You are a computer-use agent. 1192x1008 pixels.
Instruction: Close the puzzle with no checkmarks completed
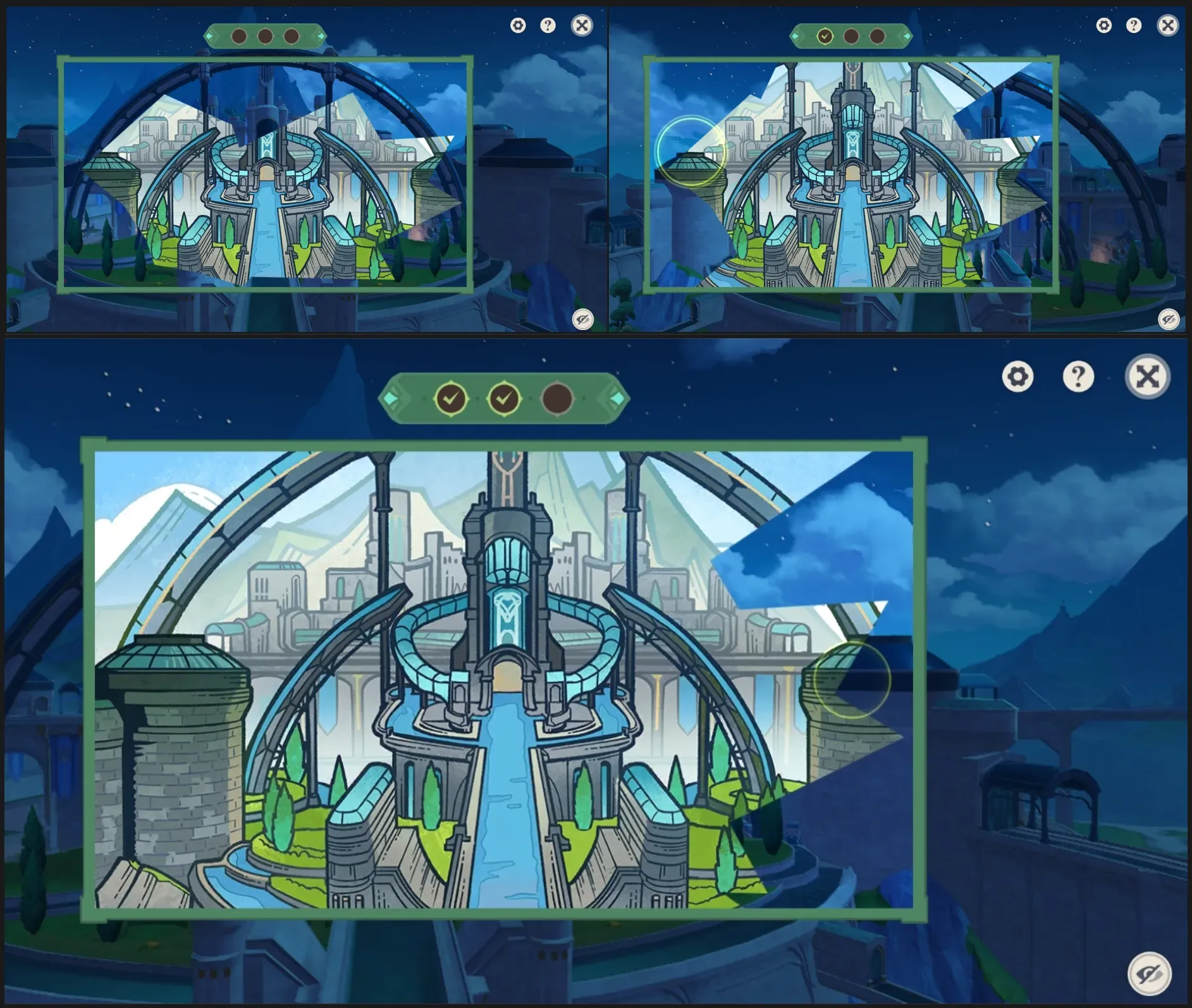click(582, 25)
